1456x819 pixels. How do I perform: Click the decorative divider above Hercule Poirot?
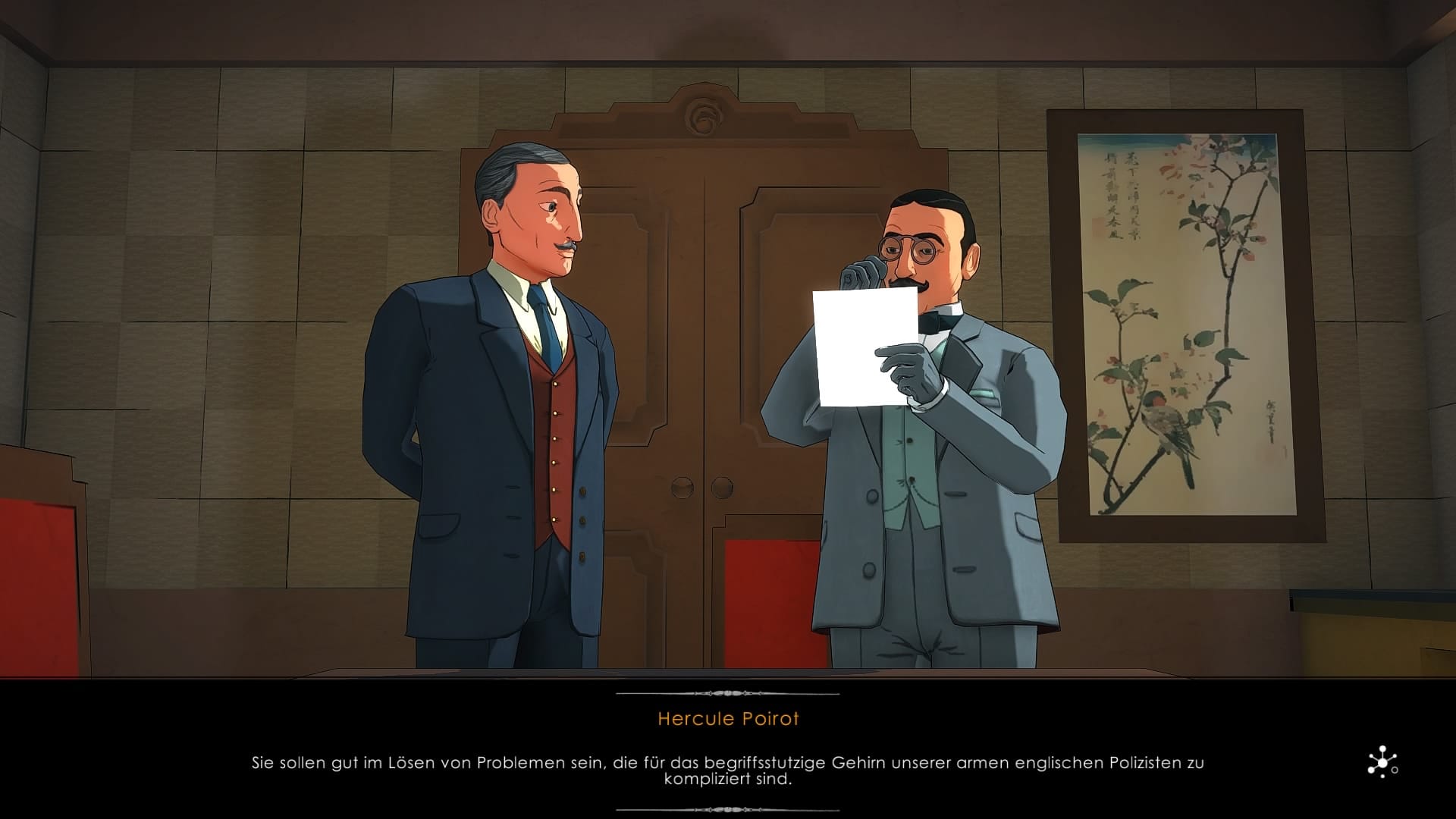[728, 692]
